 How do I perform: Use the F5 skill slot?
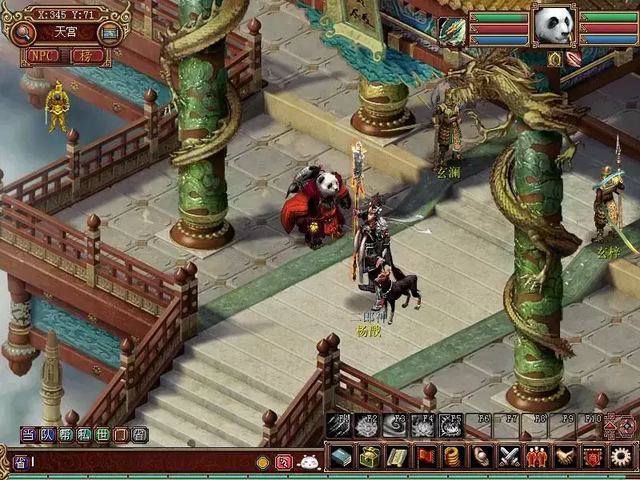coord(451,426)
